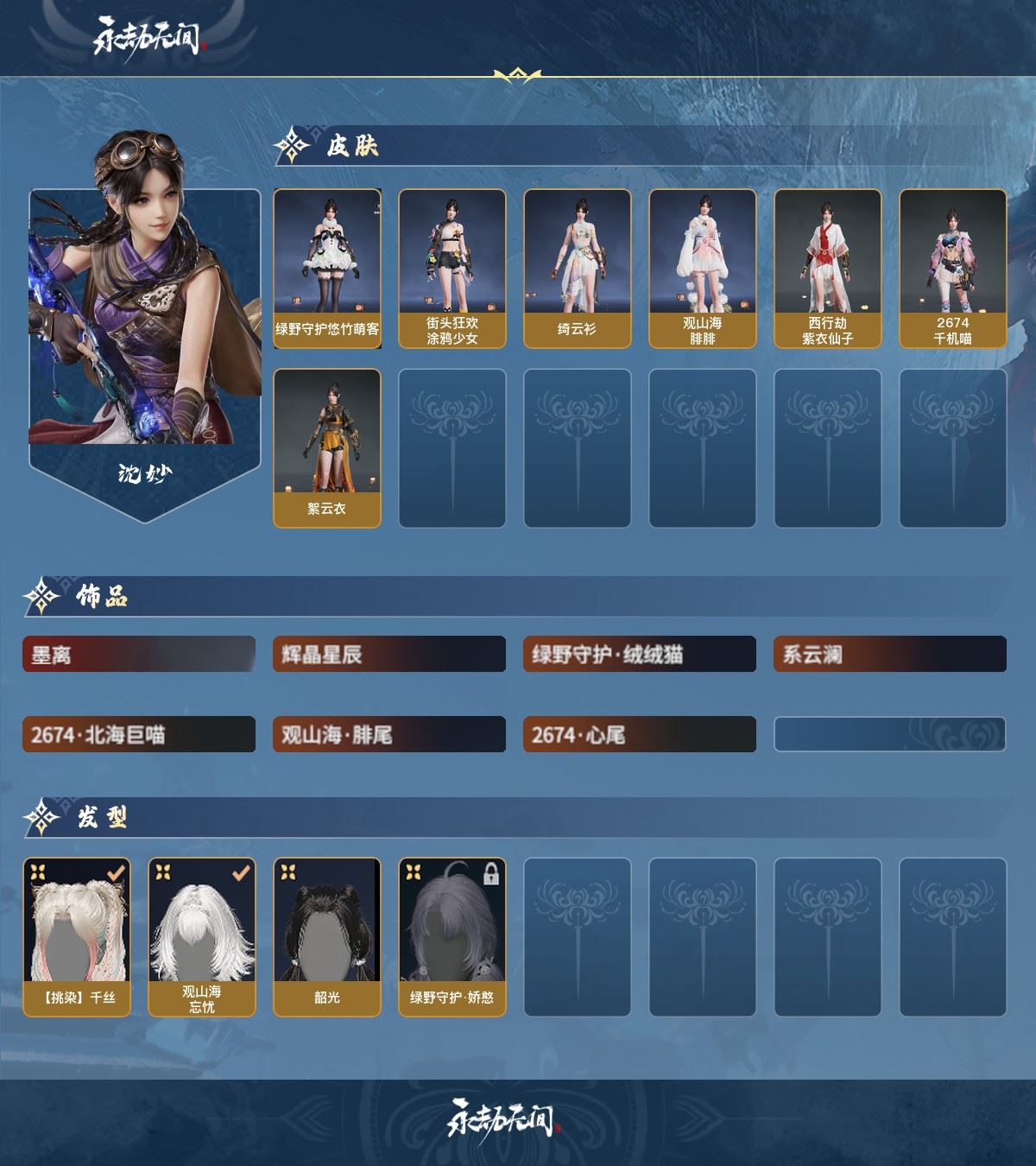Choose the 2674 千机喵 skin card
The image size is (1036, 1166).
point(952,269)
